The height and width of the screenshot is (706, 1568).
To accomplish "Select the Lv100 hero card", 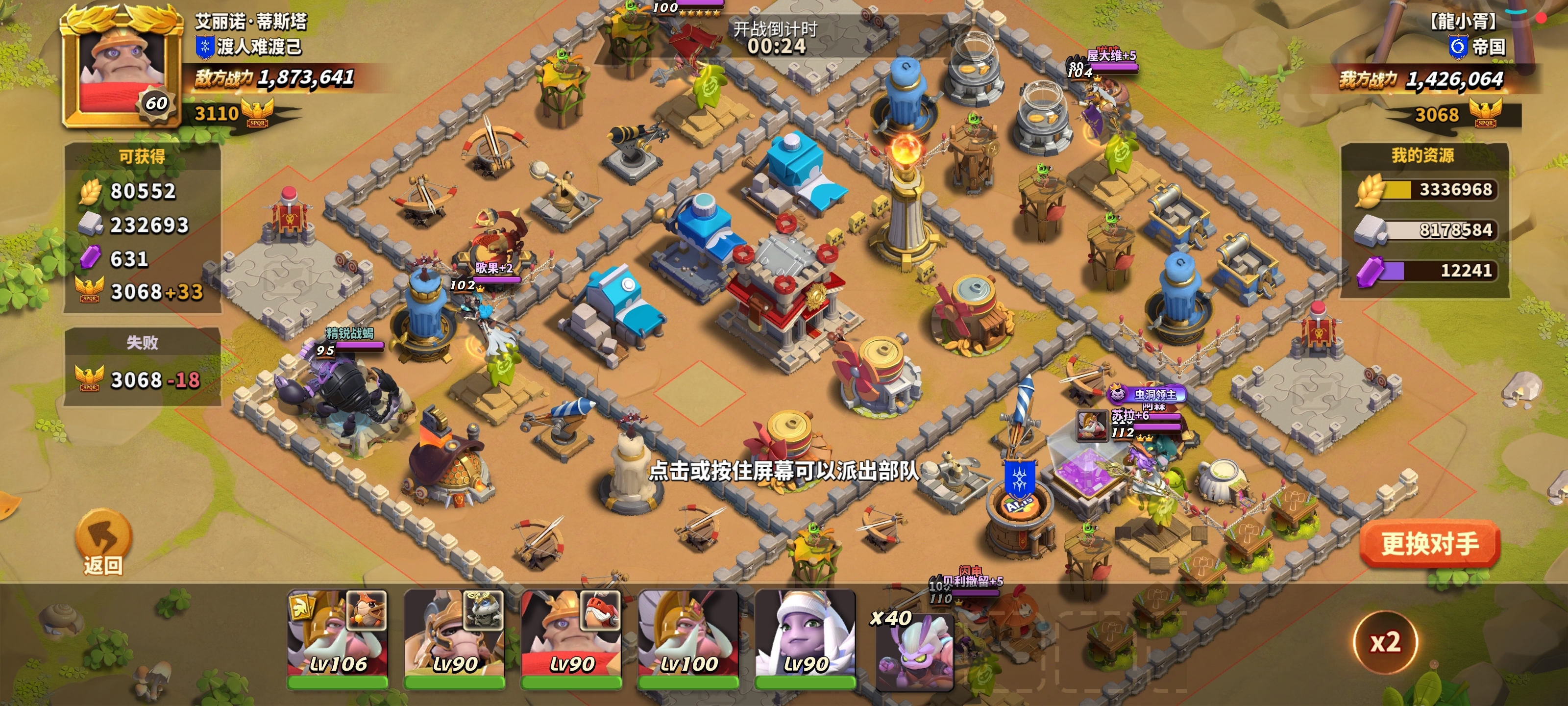I will pyautogui.click(x=688, y=638).
